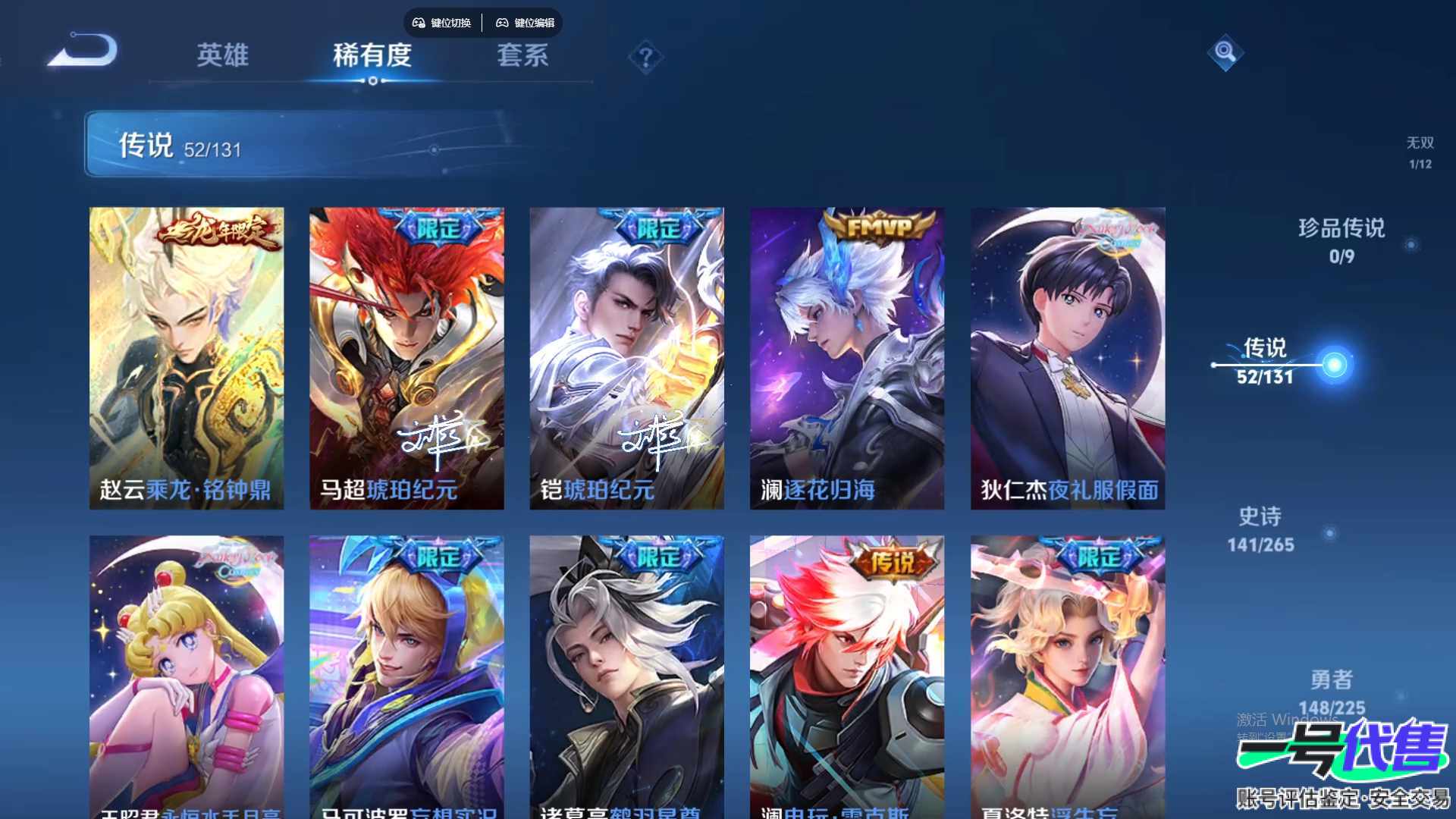Open the Sailor Moon 王昭君 skin card
The height and width of the screenshot is (819, 1456).
click(x=187, y=676)
